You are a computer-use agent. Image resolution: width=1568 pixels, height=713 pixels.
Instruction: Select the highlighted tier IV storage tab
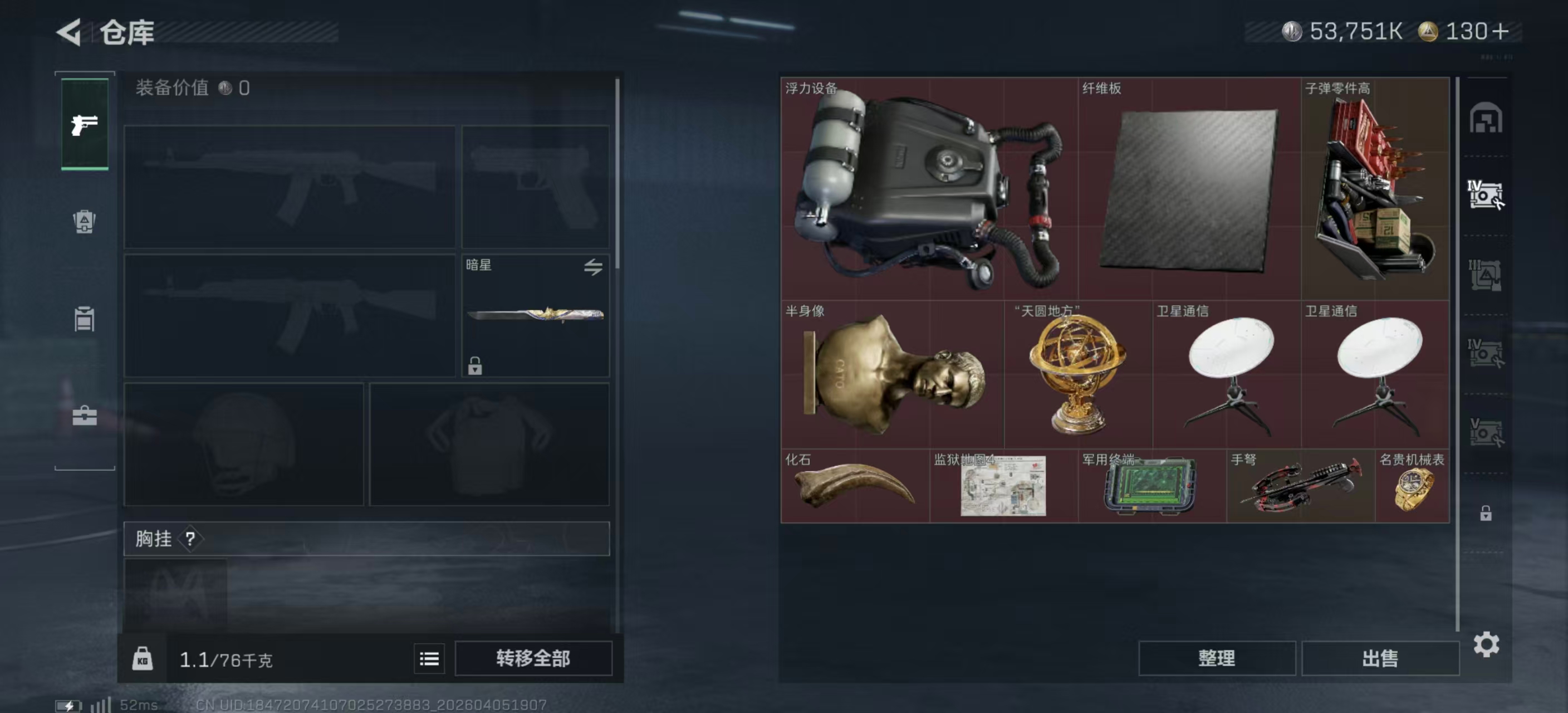pos(1485,195)
